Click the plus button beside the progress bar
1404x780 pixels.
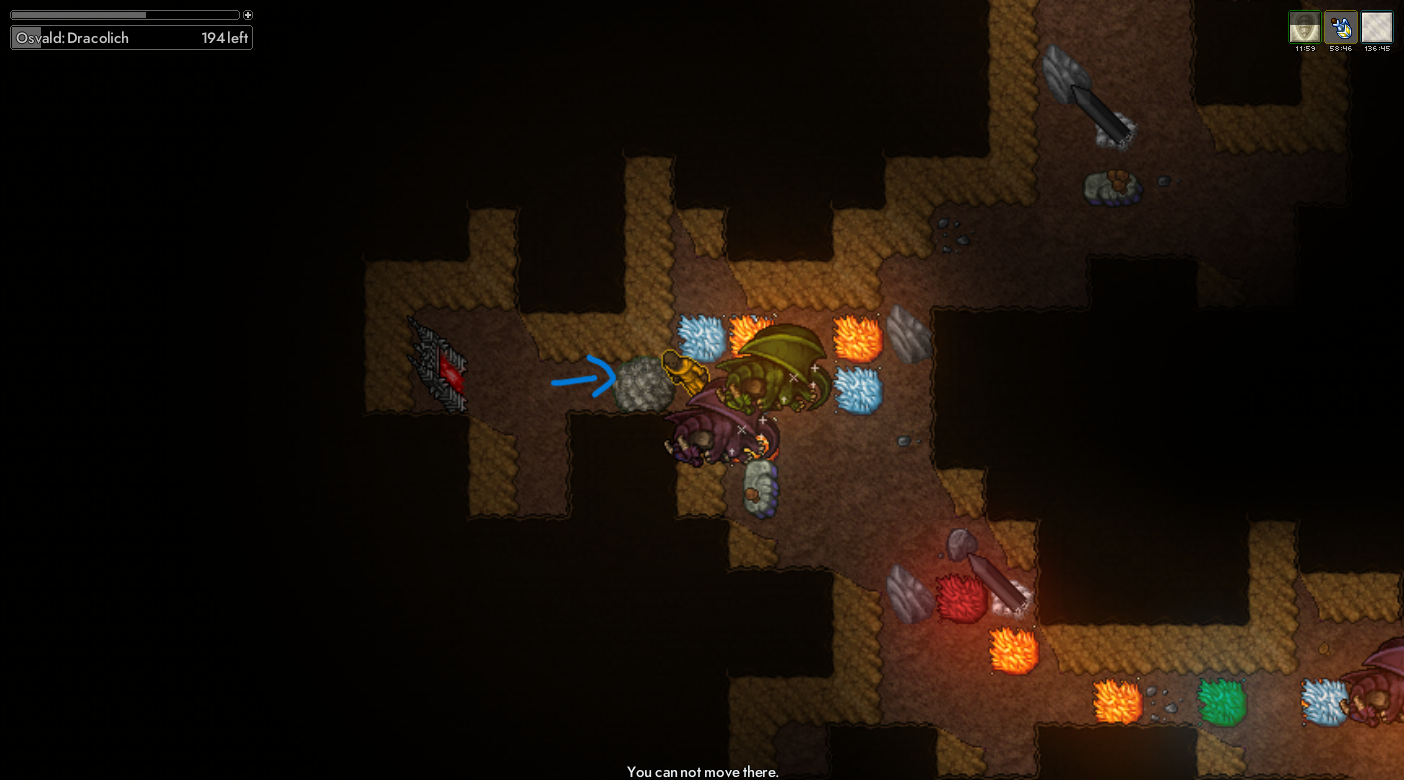248,15
